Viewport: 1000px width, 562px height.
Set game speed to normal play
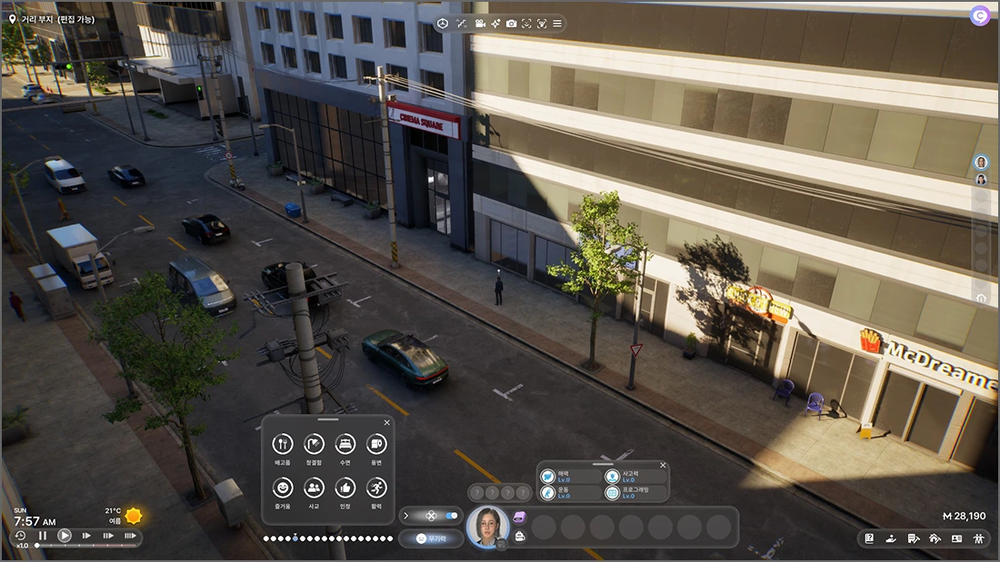64,536
